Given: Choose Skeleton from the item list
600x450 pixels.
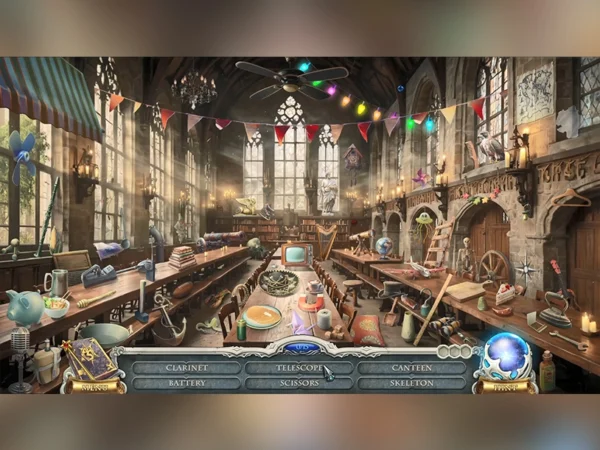Looking at the screenshot, I should tap(411, 382).
